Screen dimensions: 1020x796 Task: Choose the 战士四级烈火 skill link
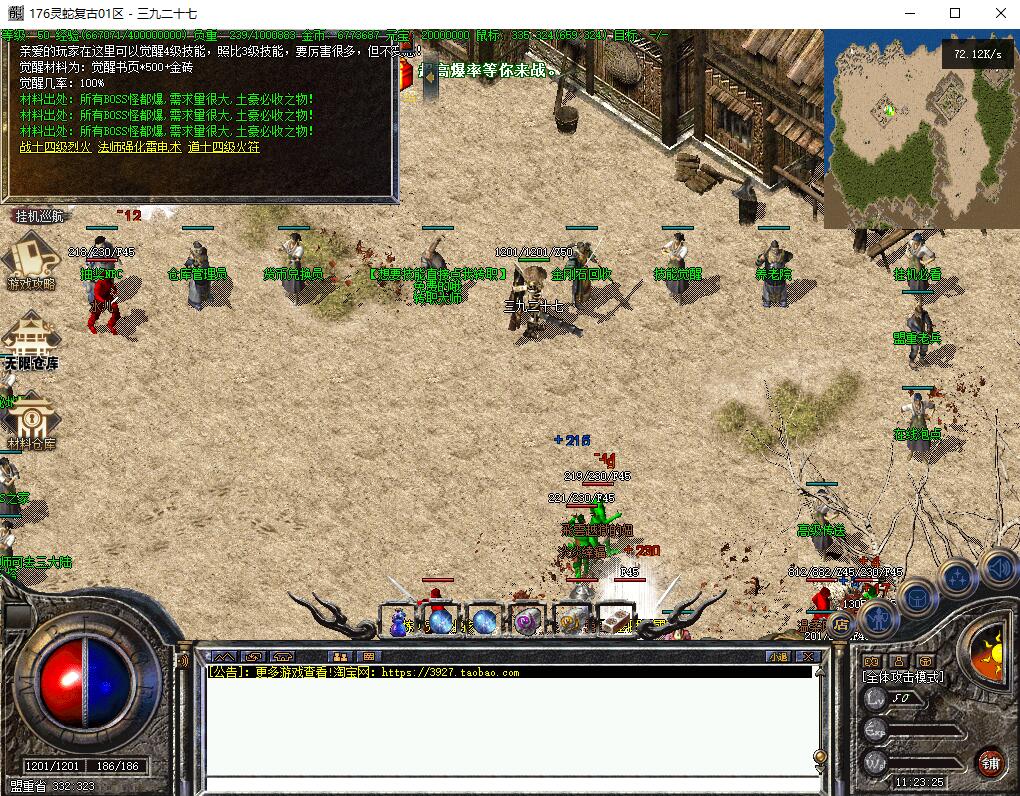pos(54,147)
